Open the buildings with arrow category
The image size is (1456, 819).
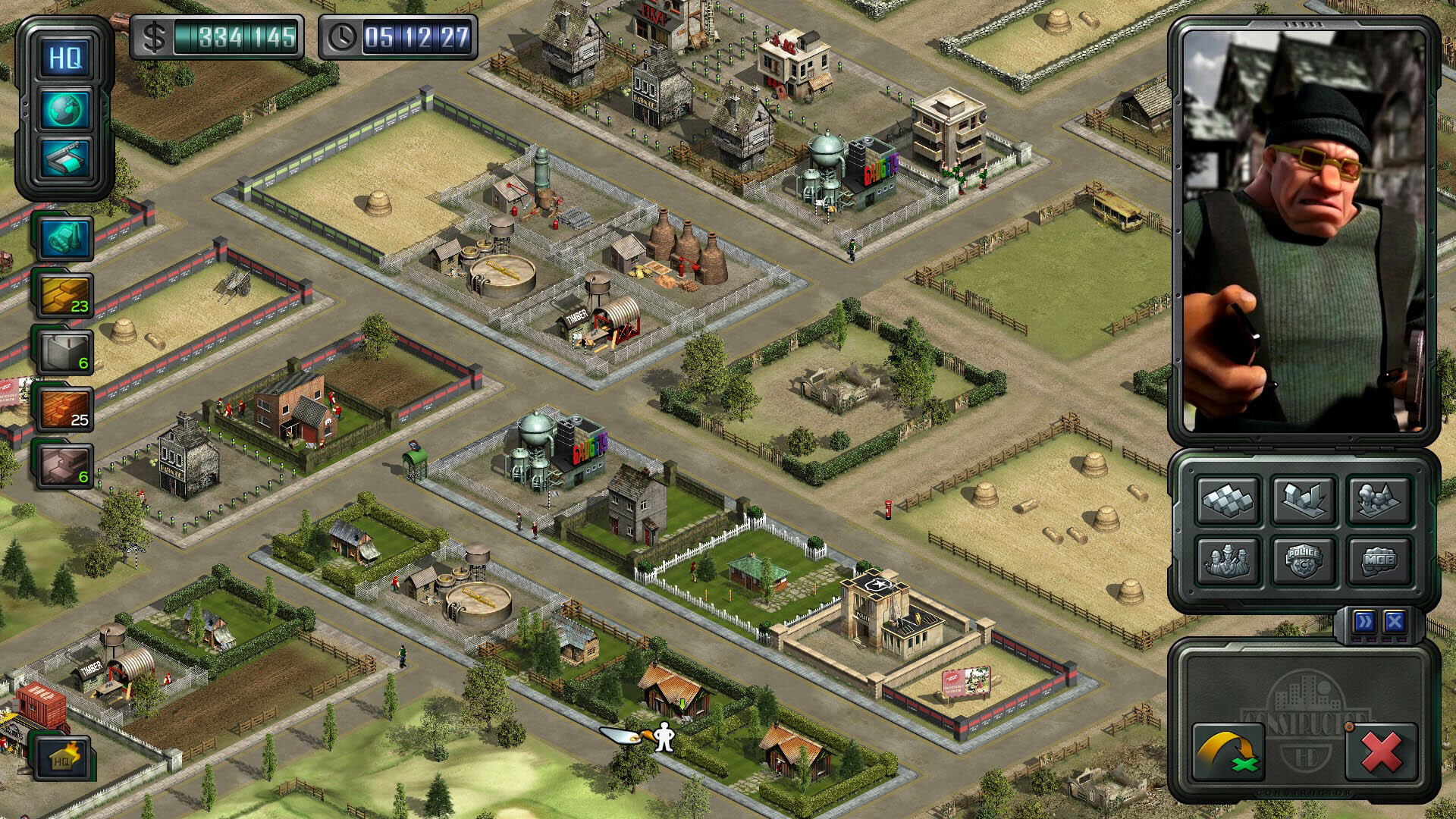(x=1304, y=500)
